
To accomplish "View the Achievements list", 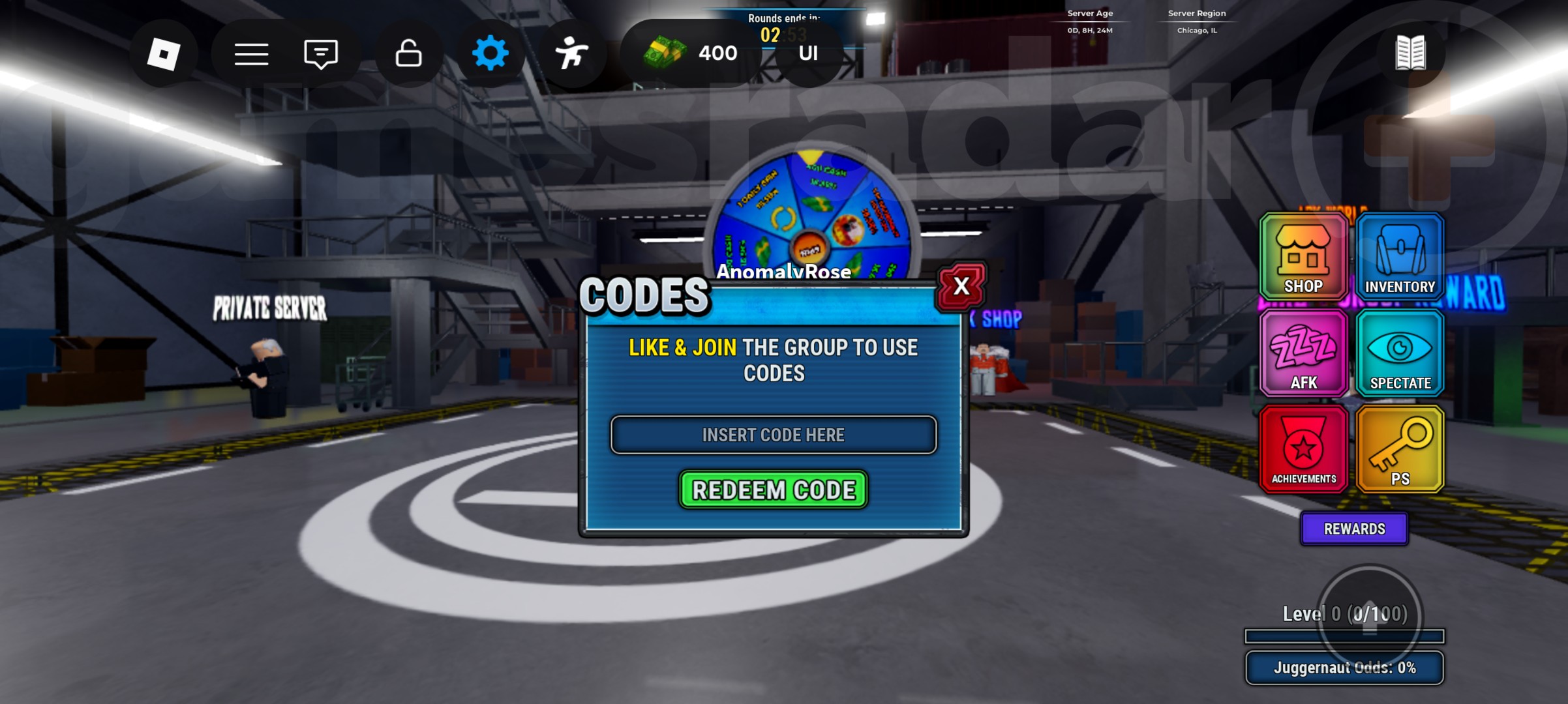I will tap(1303, 448).
